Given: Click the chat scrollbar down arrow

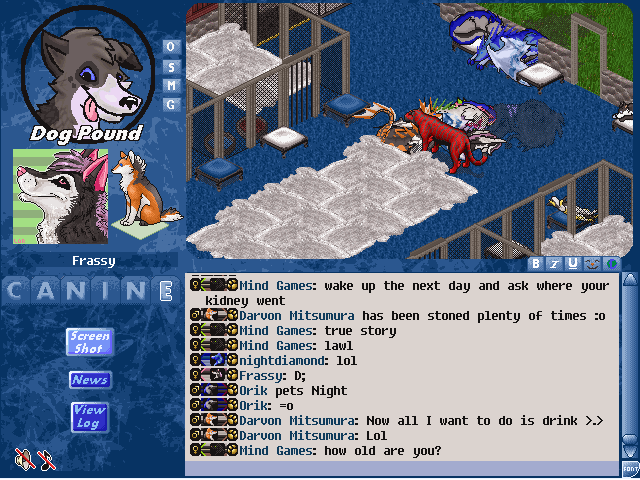Looking at the screenshot, I should click(x=630, y=450).
